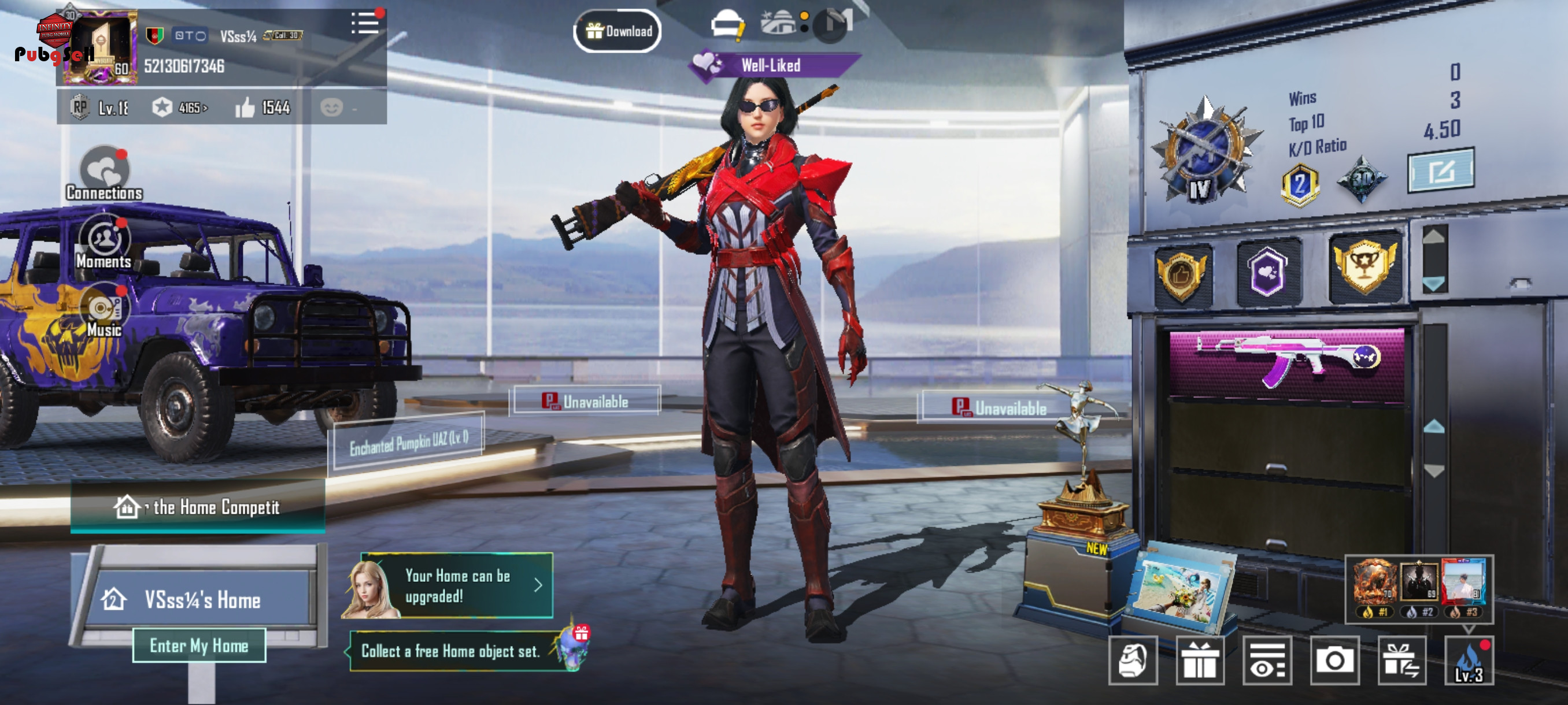Image resolution: width=1568 pixels, height=705 pixels.
Task: Select the gold trophy achievement badge
Action: click(1365, 268)
